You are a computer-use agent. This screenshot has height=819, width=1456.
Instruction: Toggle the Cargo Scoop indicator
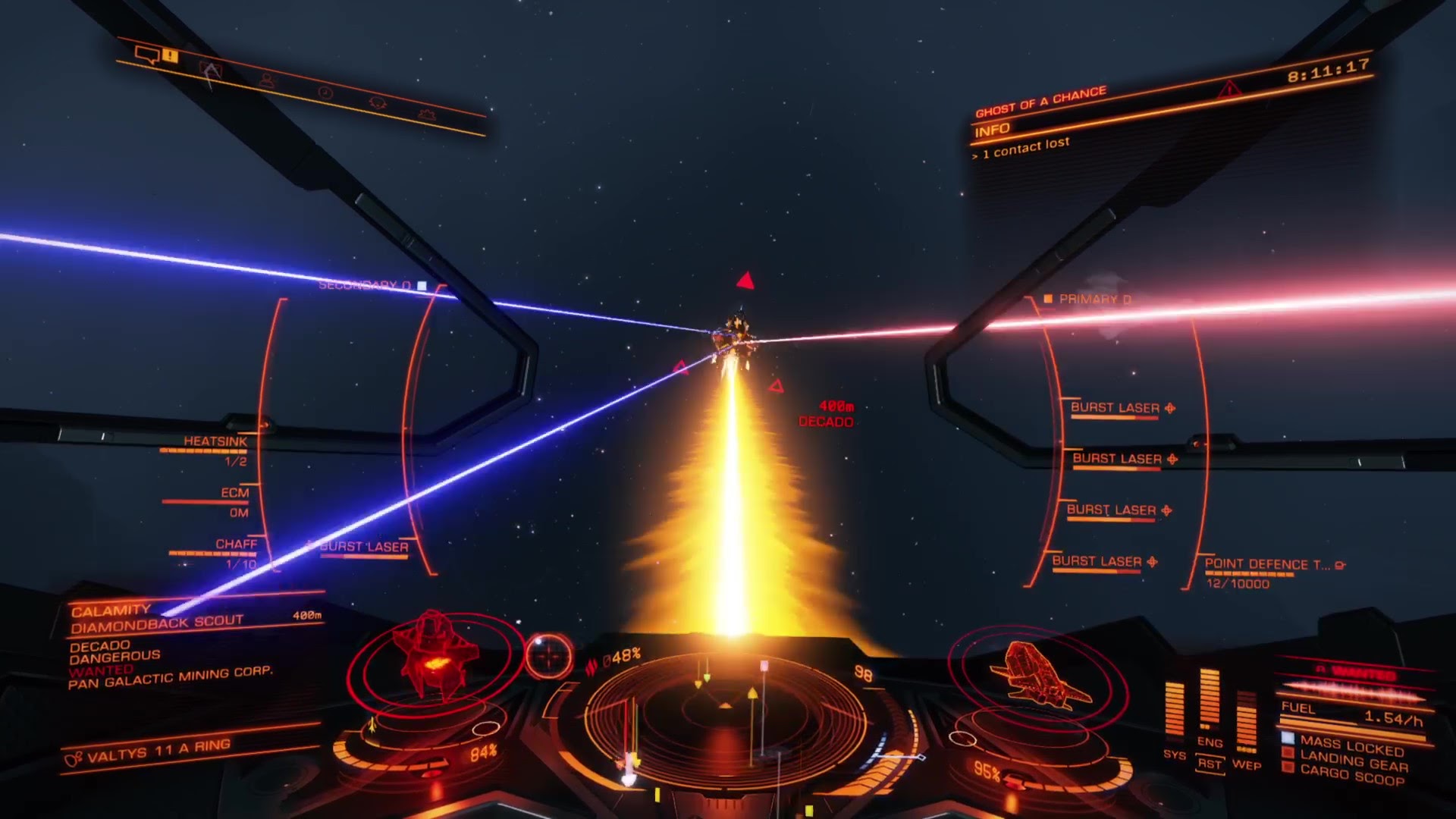click(1352, 774)
